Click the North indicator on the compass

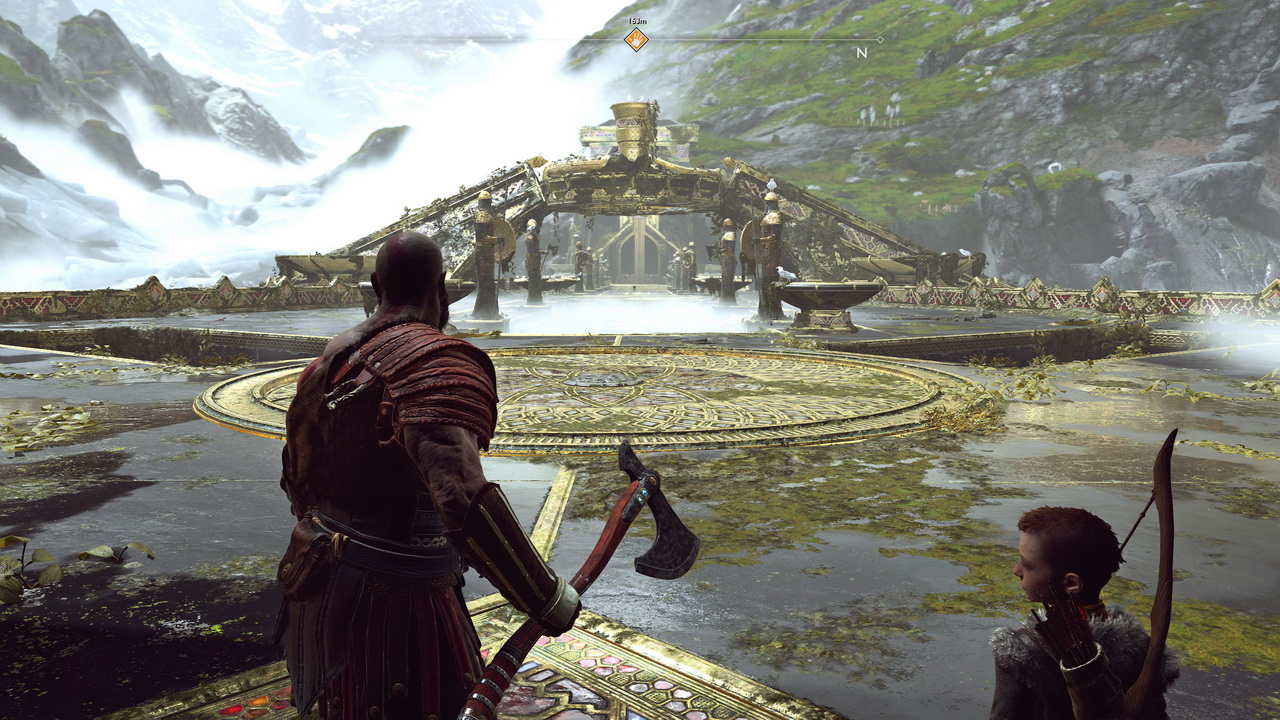(861, 52)
